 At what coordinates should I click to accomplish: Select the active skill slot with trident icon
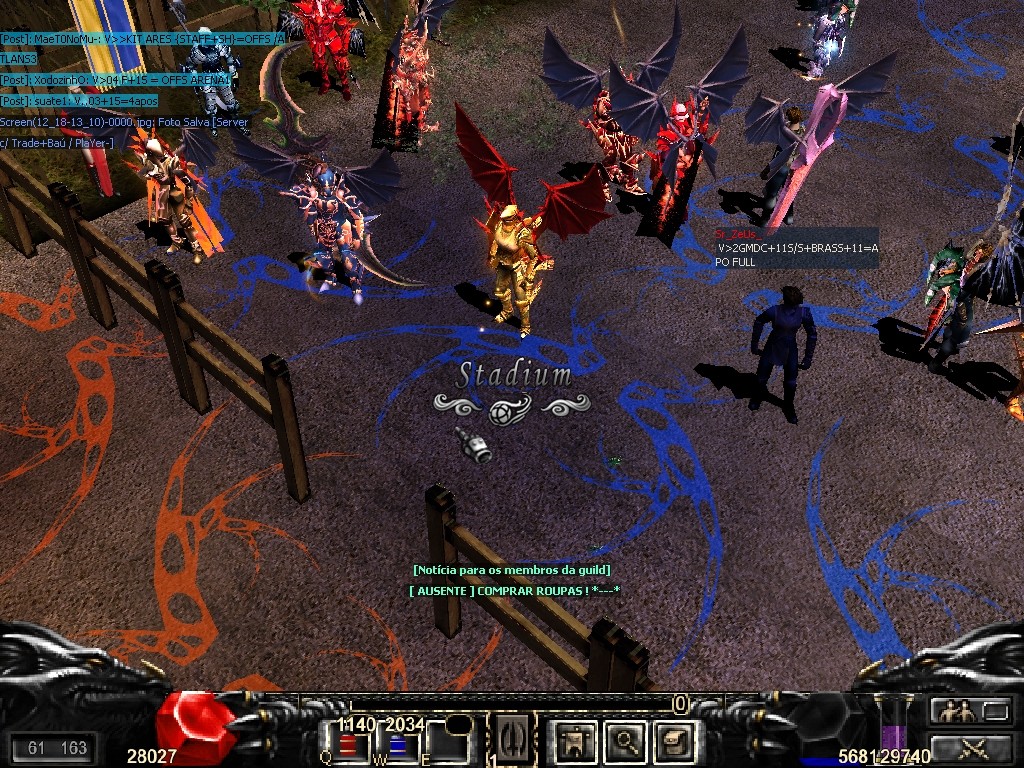tap(514, 740)
